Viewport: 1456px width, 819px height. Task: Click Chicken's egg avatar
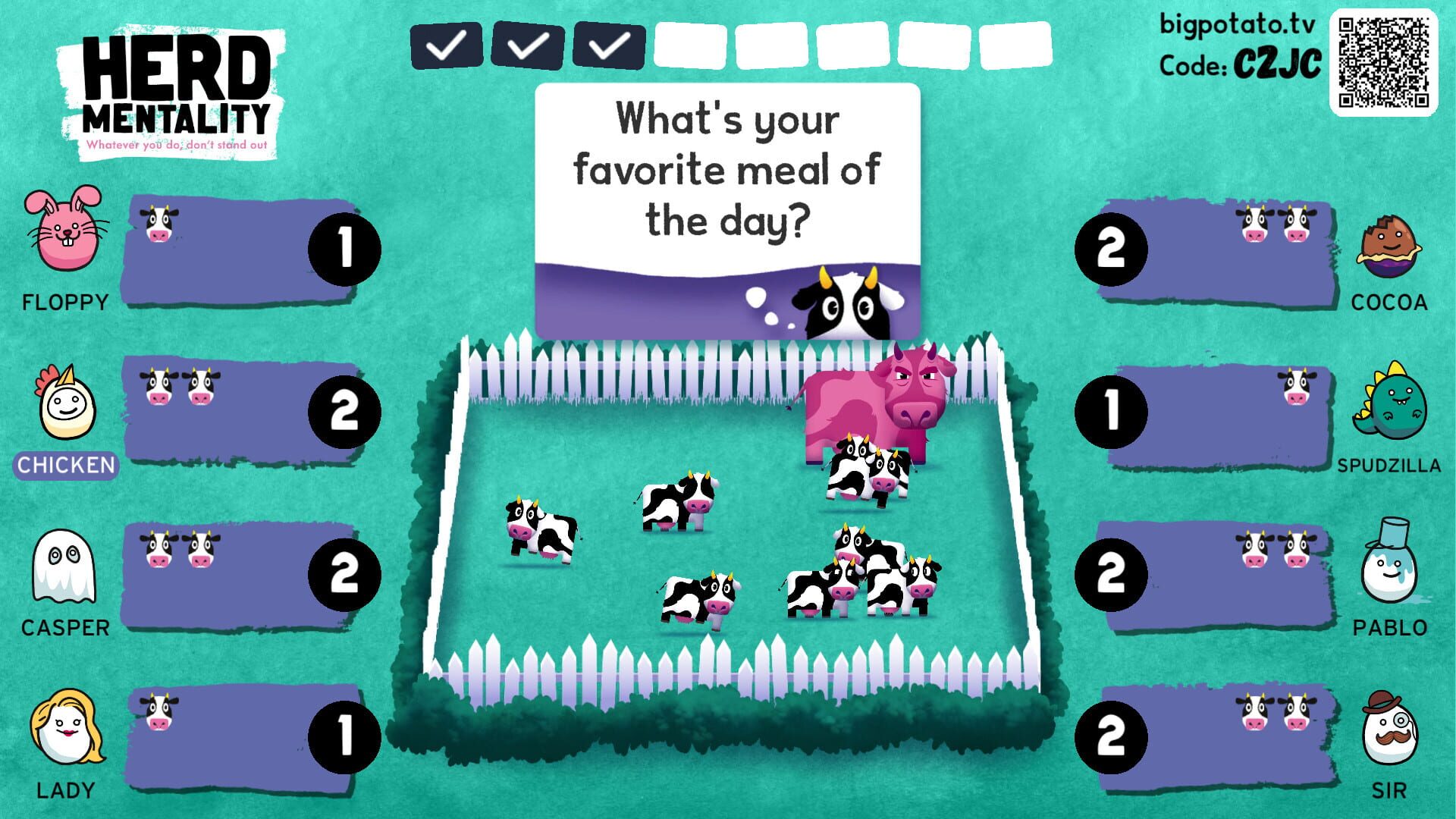coord(67,409)
